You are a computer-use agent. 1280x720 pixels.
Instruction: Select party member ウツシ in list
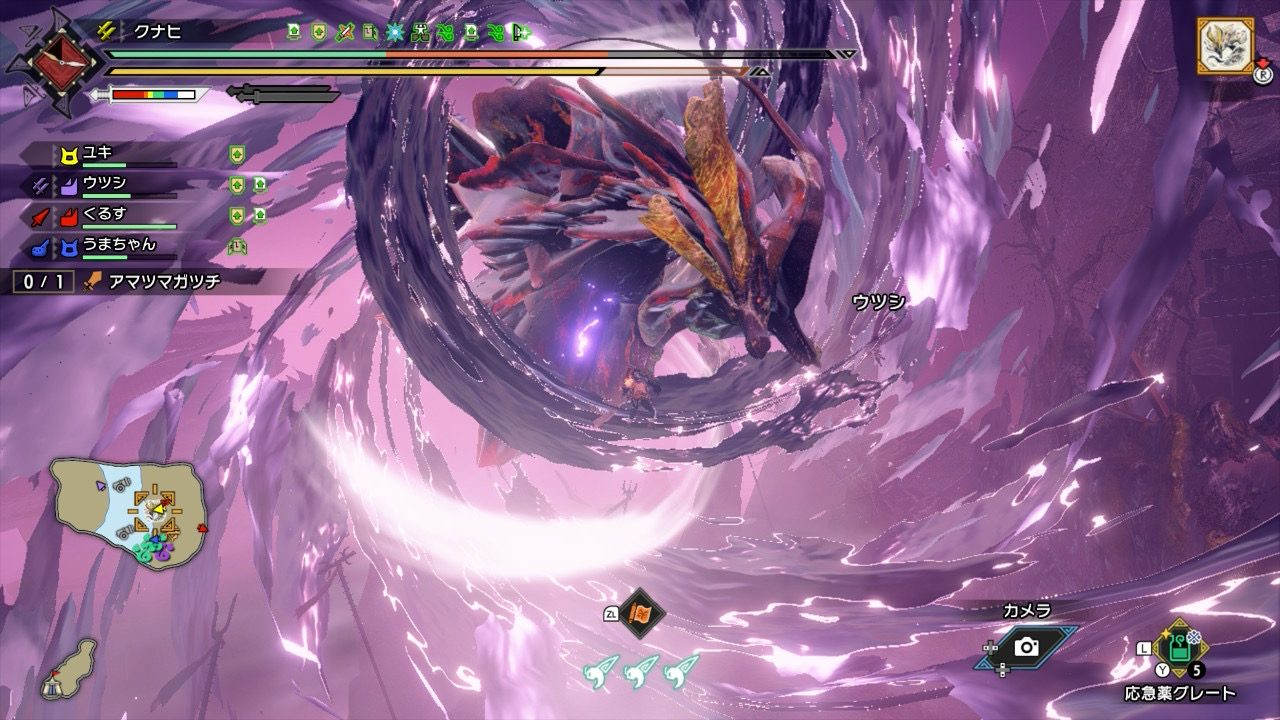point(110,185)
